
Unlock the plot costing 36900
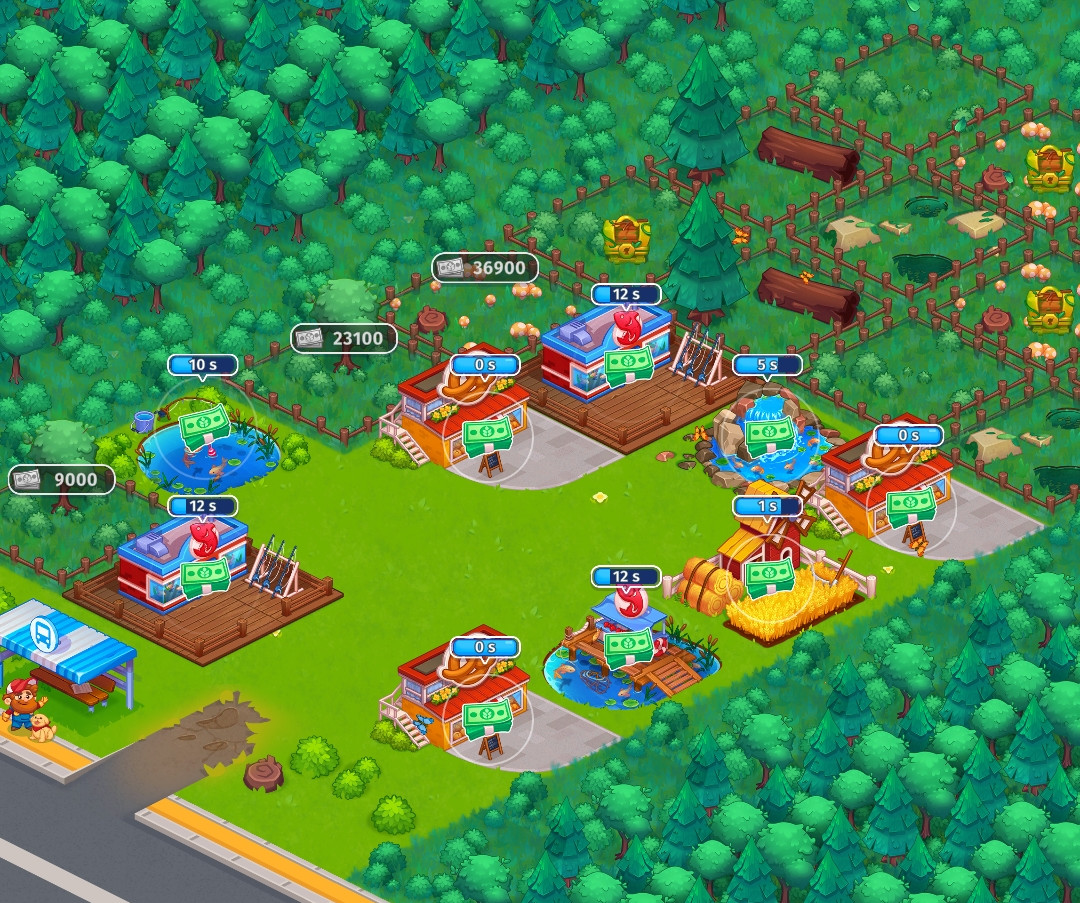485,268
